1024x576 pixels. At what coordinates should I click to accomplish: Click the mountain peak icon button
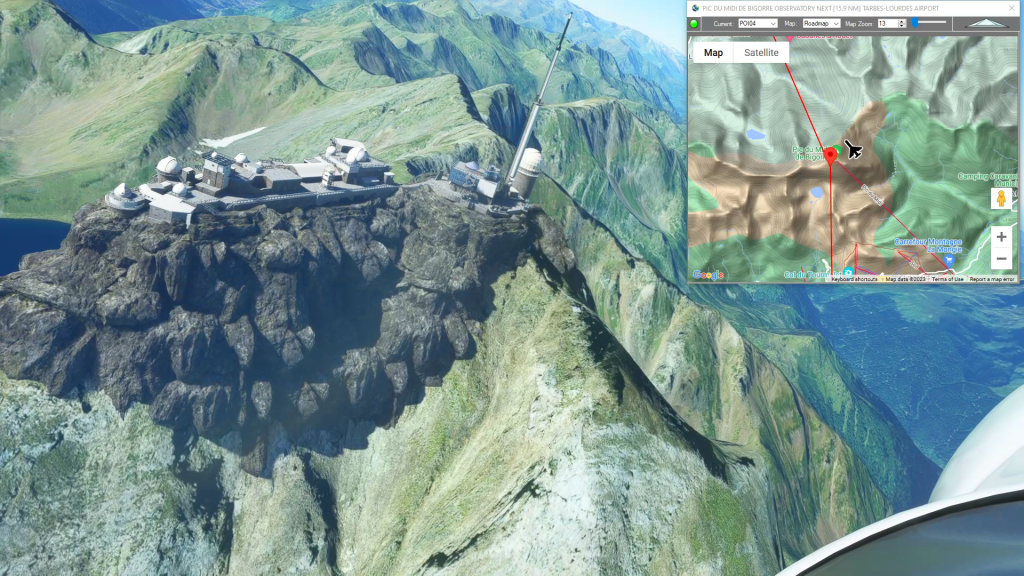(987, 22)
